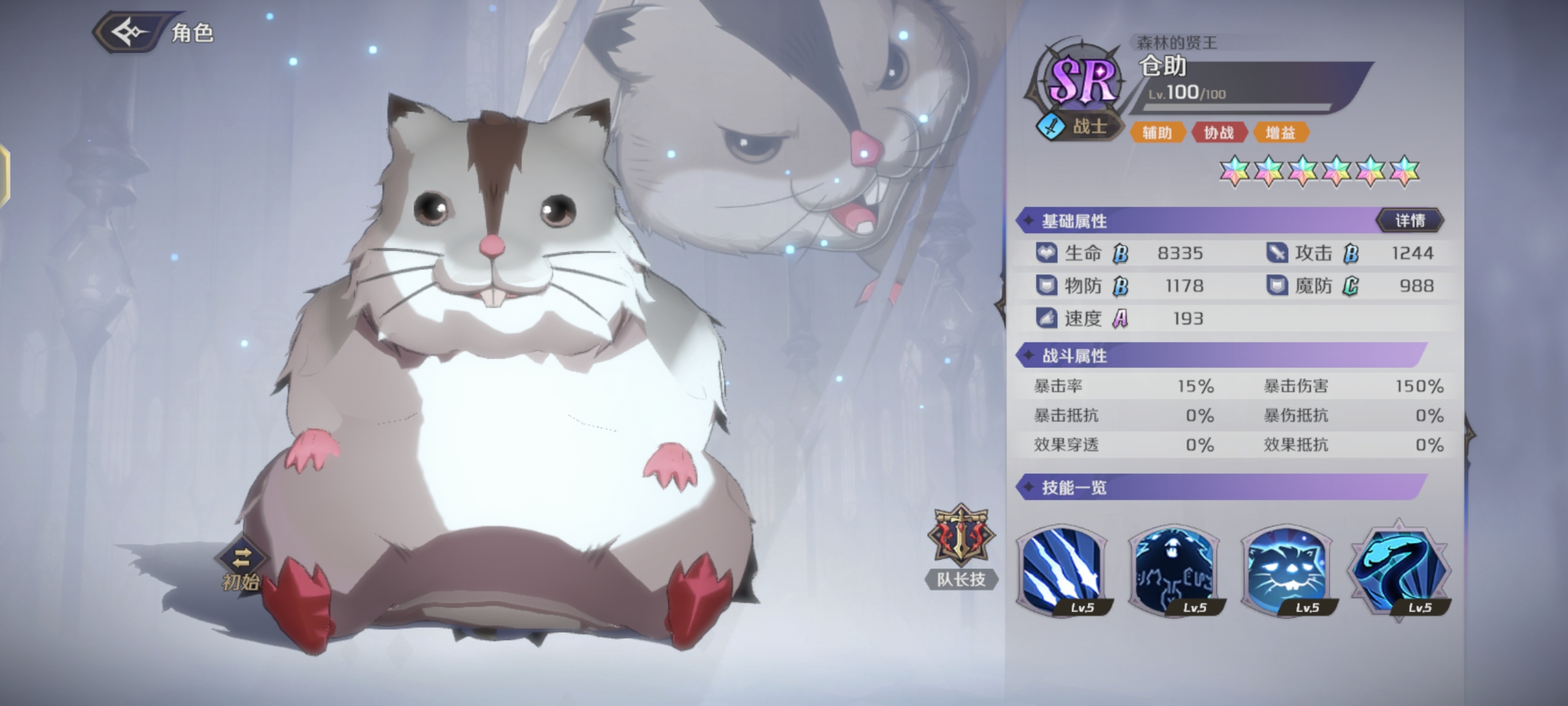
Task: Tap the 增益 buff tag
Action: pos(1280,133)
